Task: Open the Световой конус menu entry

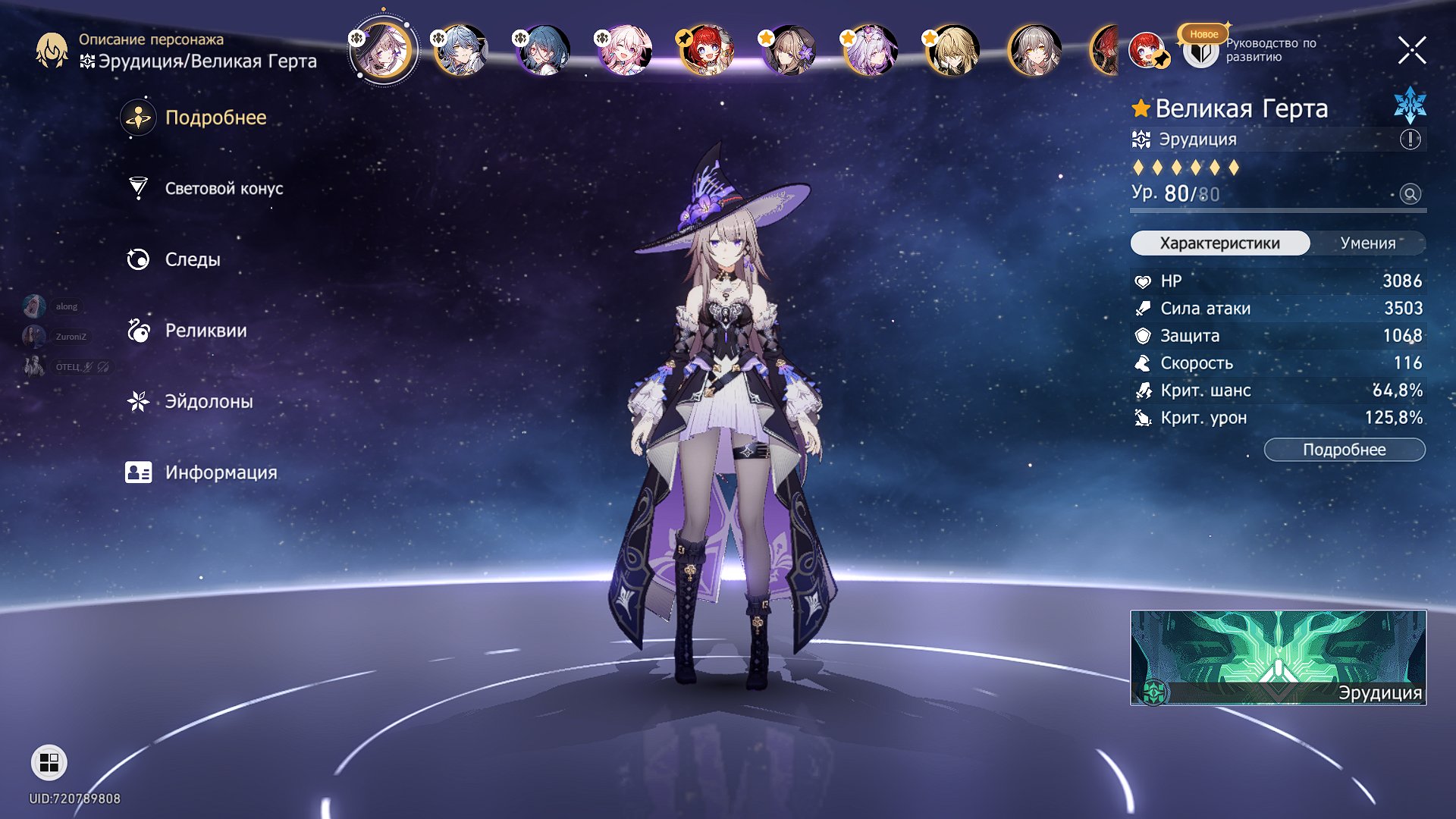Action: click(x=223, y=189)
